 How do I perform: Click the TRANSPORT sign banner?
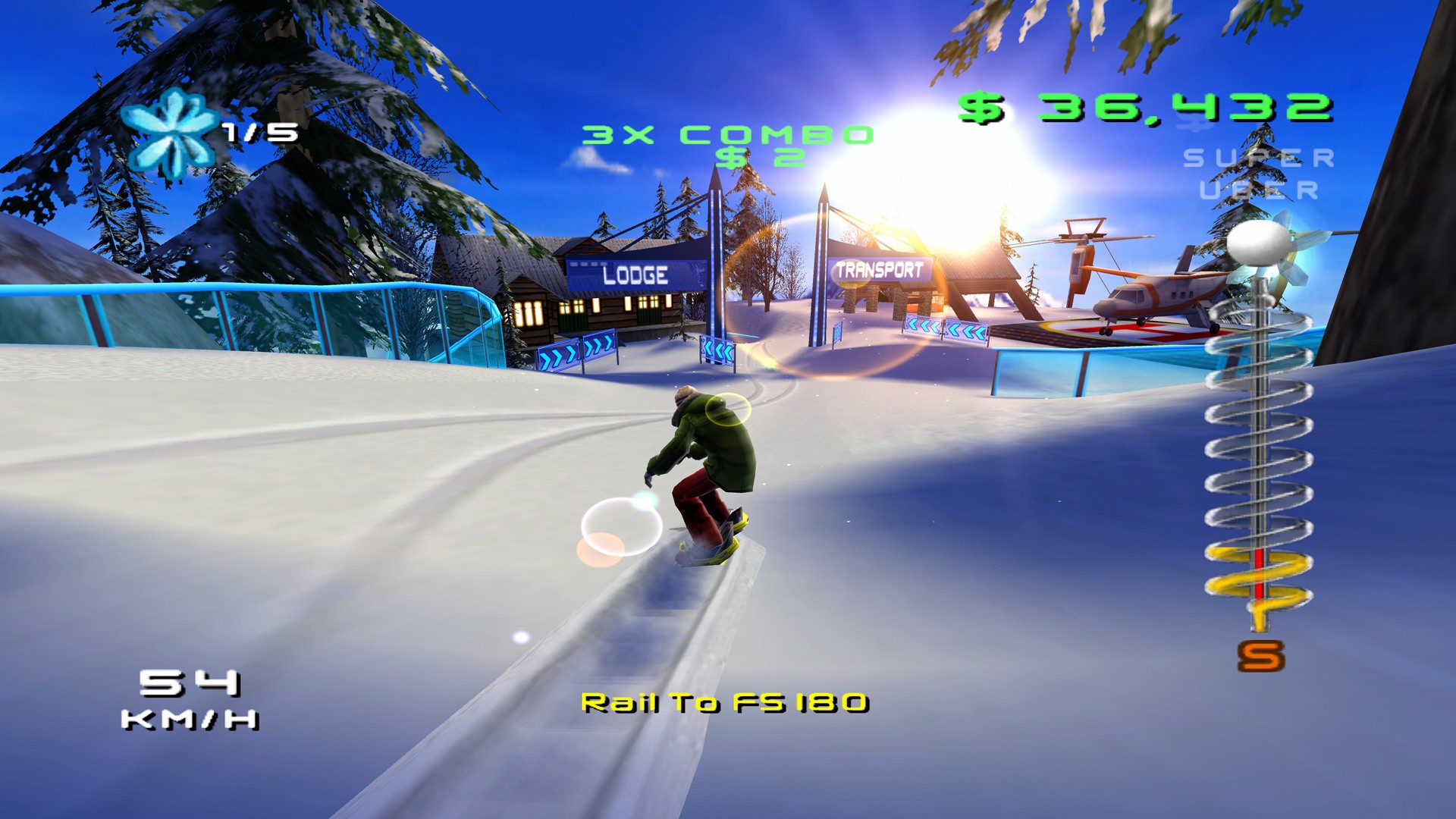tap(879, 267)
